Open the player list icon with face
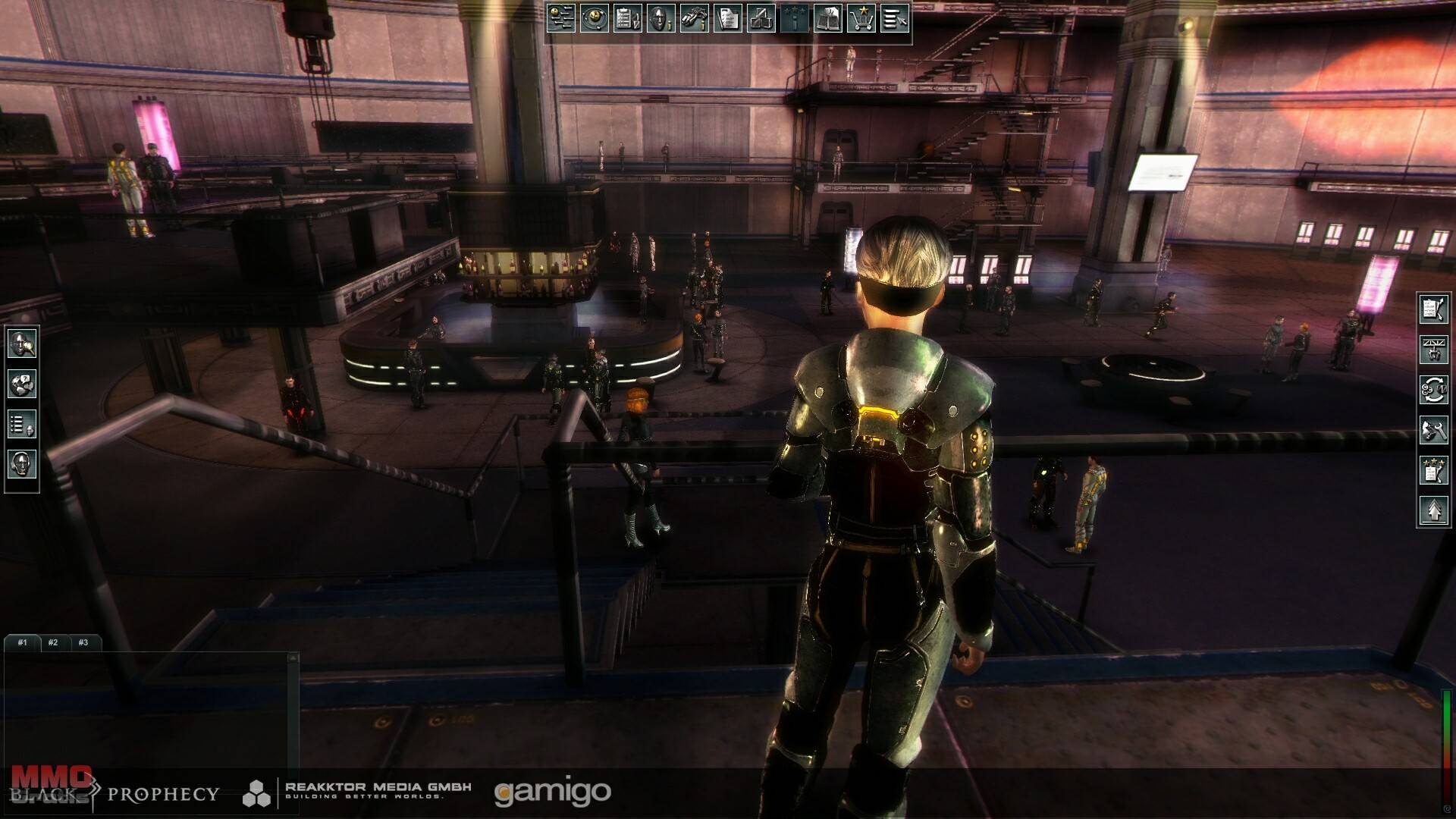 pos(22,425)
